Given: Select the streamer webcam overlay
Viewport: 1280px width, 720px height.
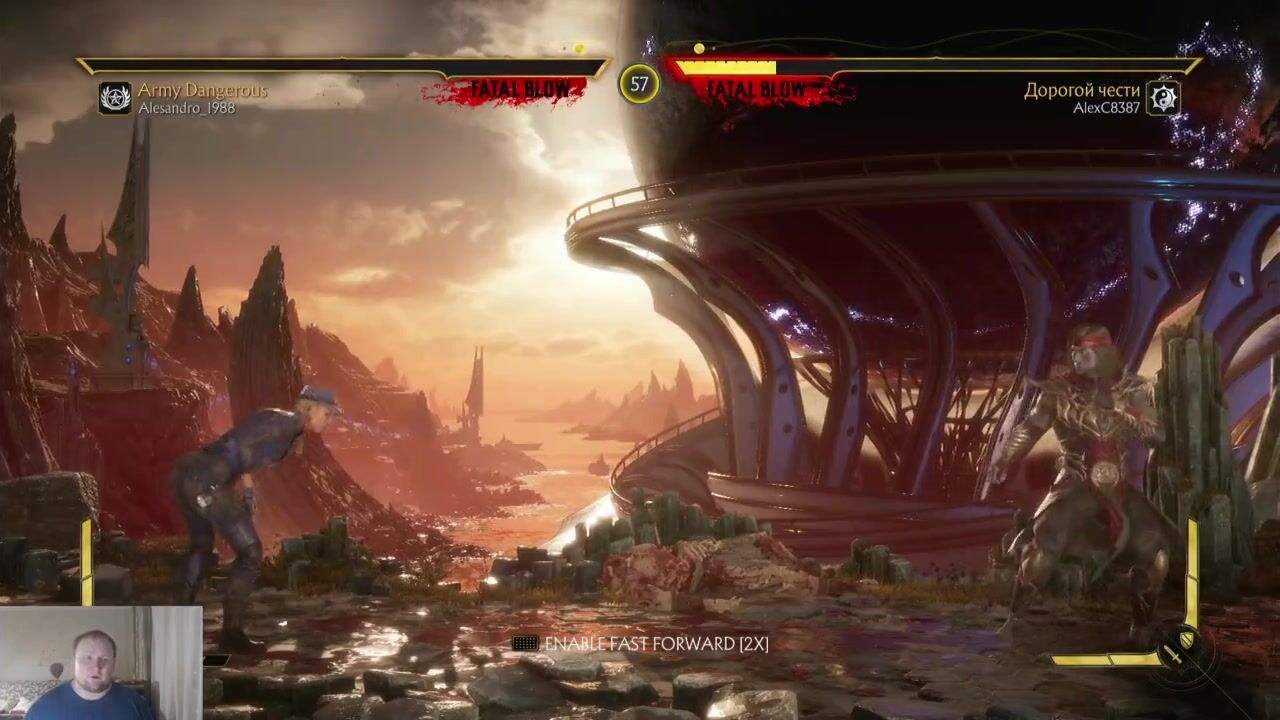Looking at the screenshot, I should pos(100,662).
